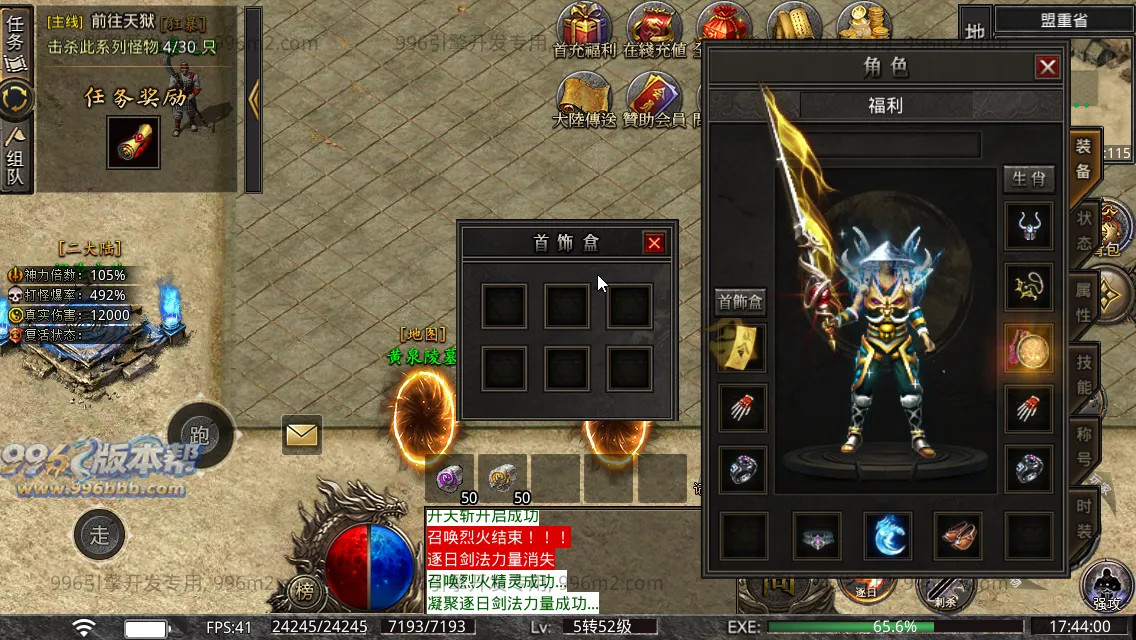The image size is (1136, 640).
Task: Close the 首饰盒 jewelry box window
Action: pyautogui.click(x=654, y=243)
